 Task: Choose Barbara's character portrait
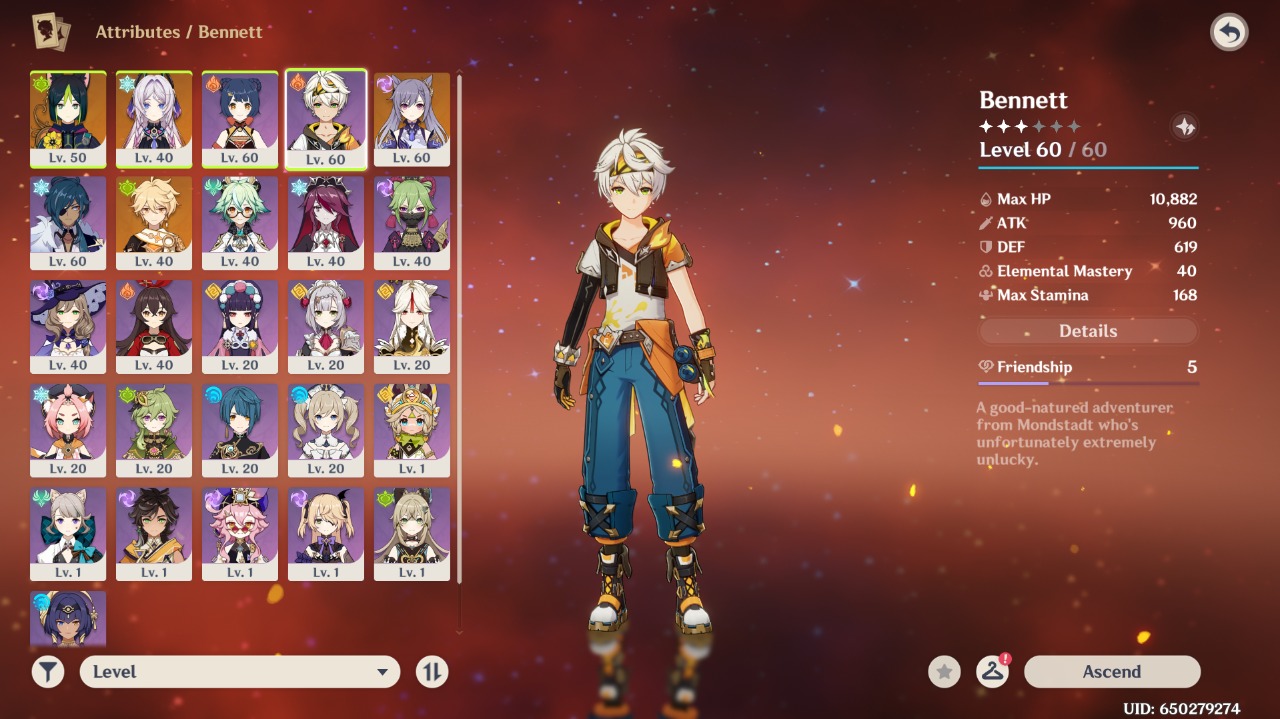pyautogui.click(x=326, y=430)
